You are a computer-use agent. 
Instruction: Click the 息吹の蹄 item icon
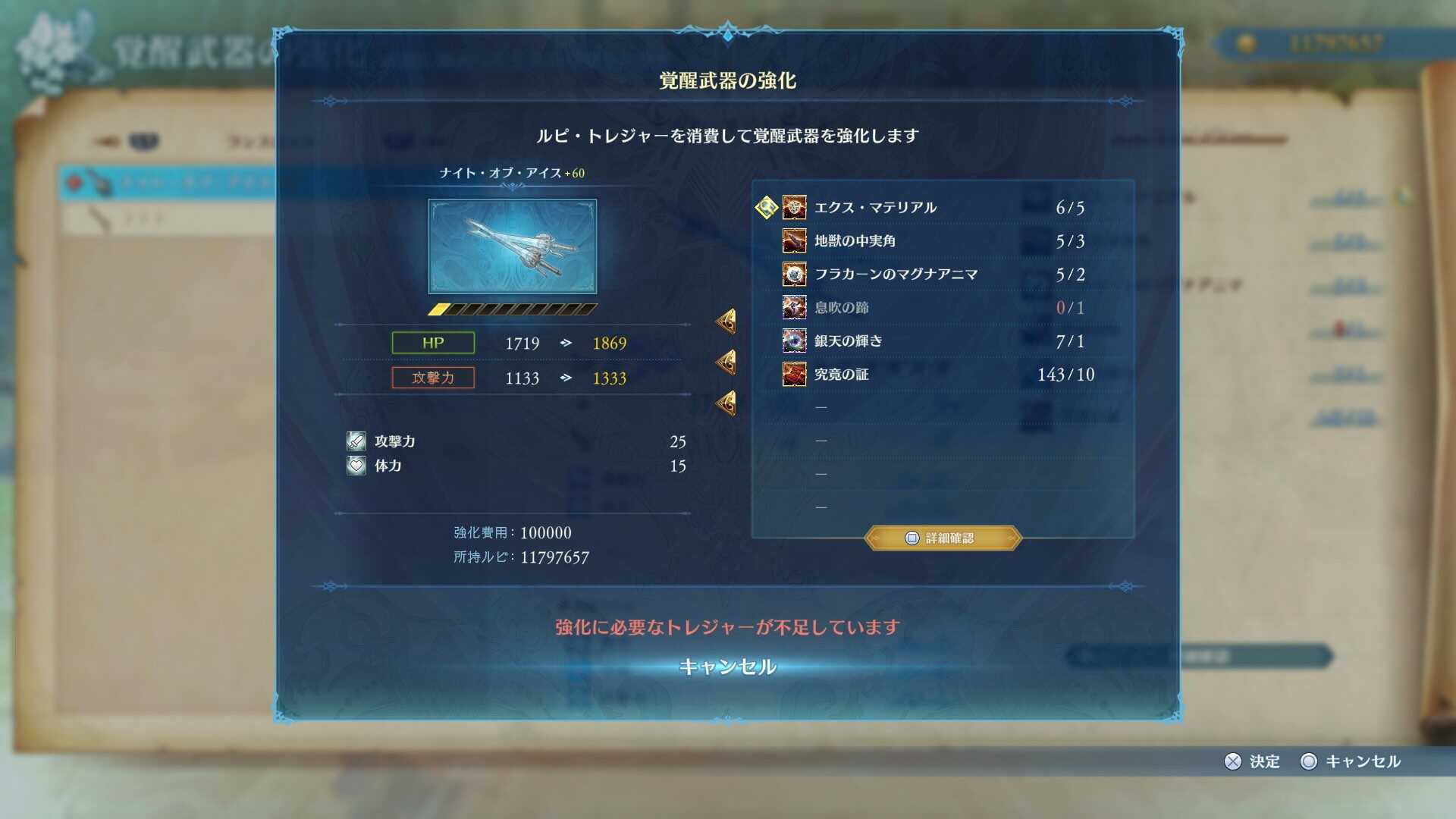(x=793, y=307)
